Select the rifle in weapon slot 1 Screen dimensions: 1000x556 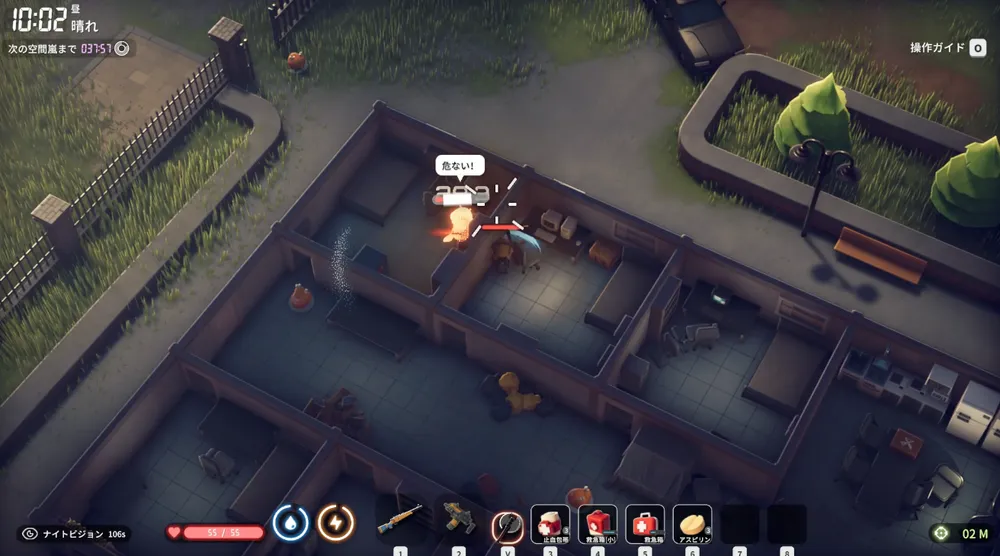[x=400, y=522]
